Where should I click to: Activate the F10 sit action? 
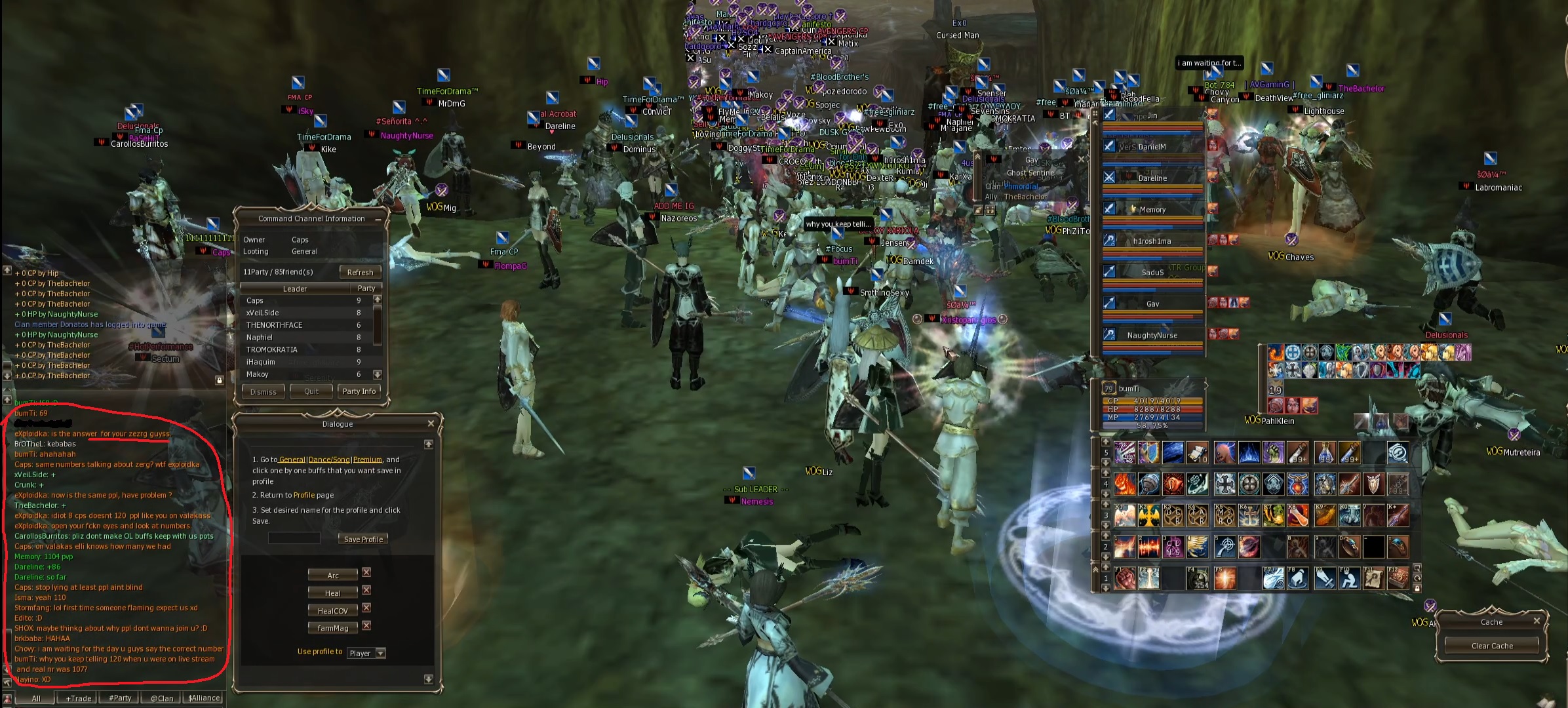(x=1348, y=579)
